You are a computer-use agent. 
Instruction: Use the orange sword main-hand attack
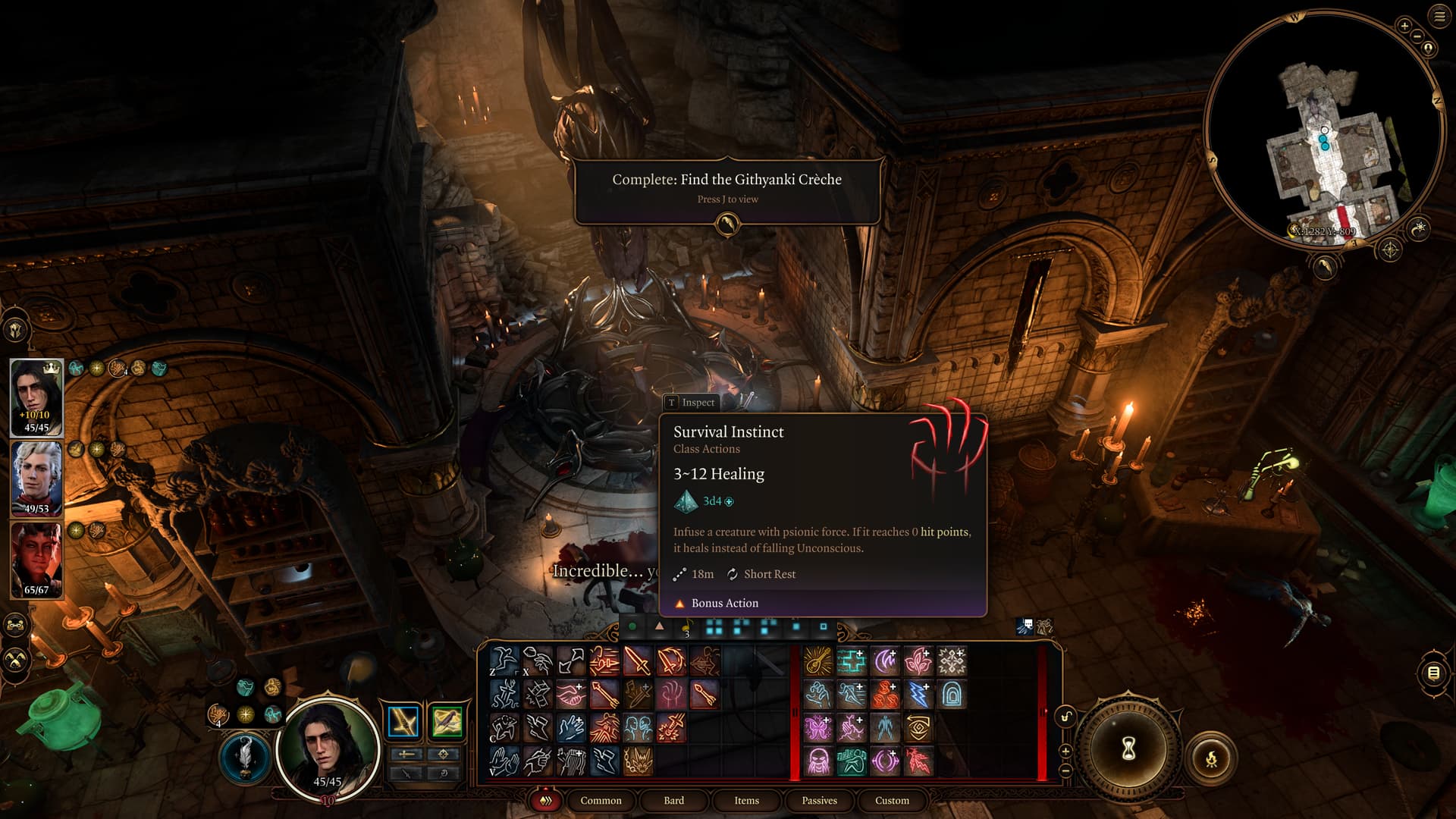pos(638,661)
